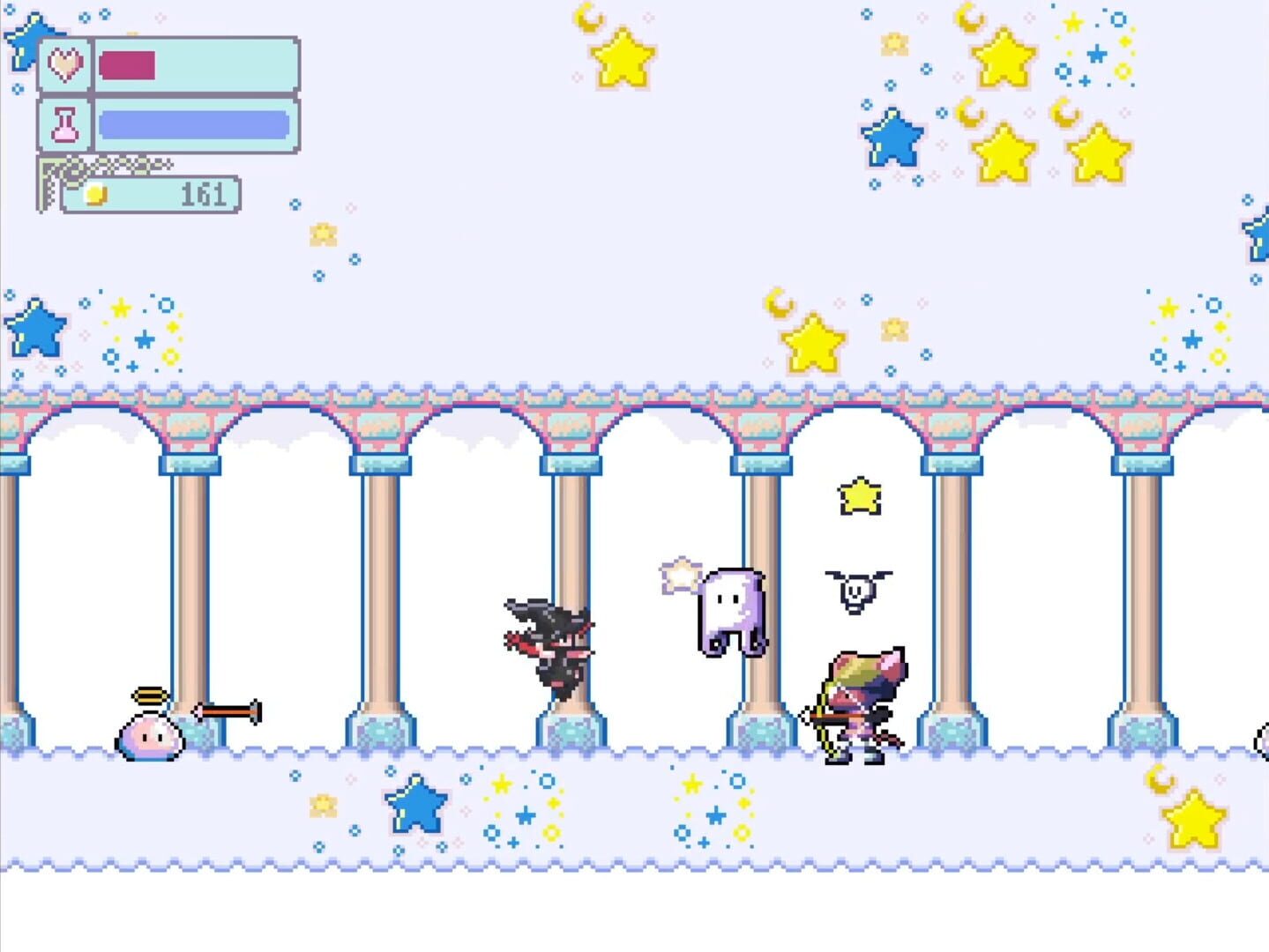Screen dimensions: 1269x952
Task: Click the blue mana bar fill
Action: (194, 123)
